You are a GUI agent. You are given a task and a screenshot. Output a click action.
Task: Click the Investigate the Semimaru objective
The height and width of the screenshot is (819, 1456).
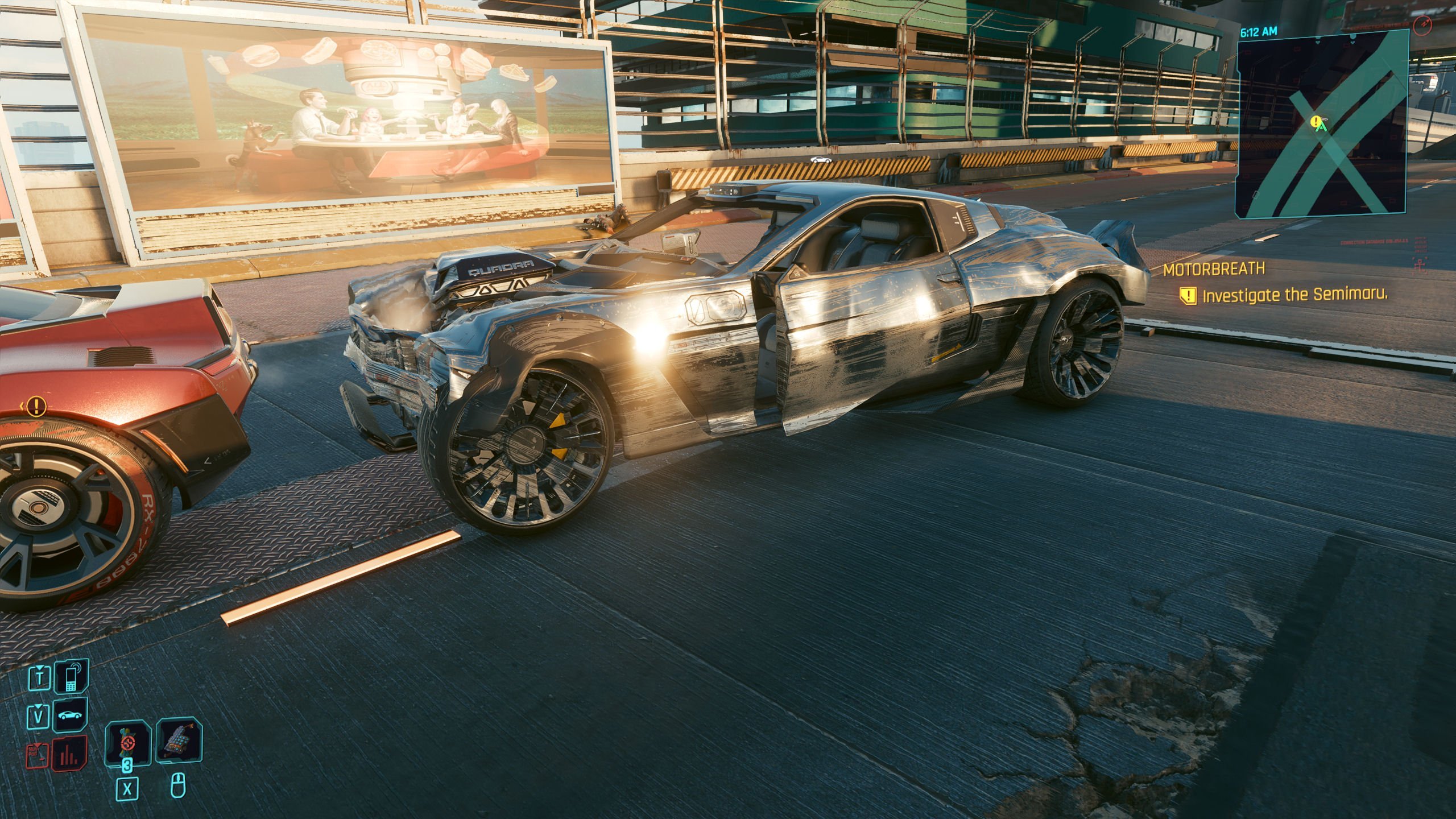[1294, 295]
